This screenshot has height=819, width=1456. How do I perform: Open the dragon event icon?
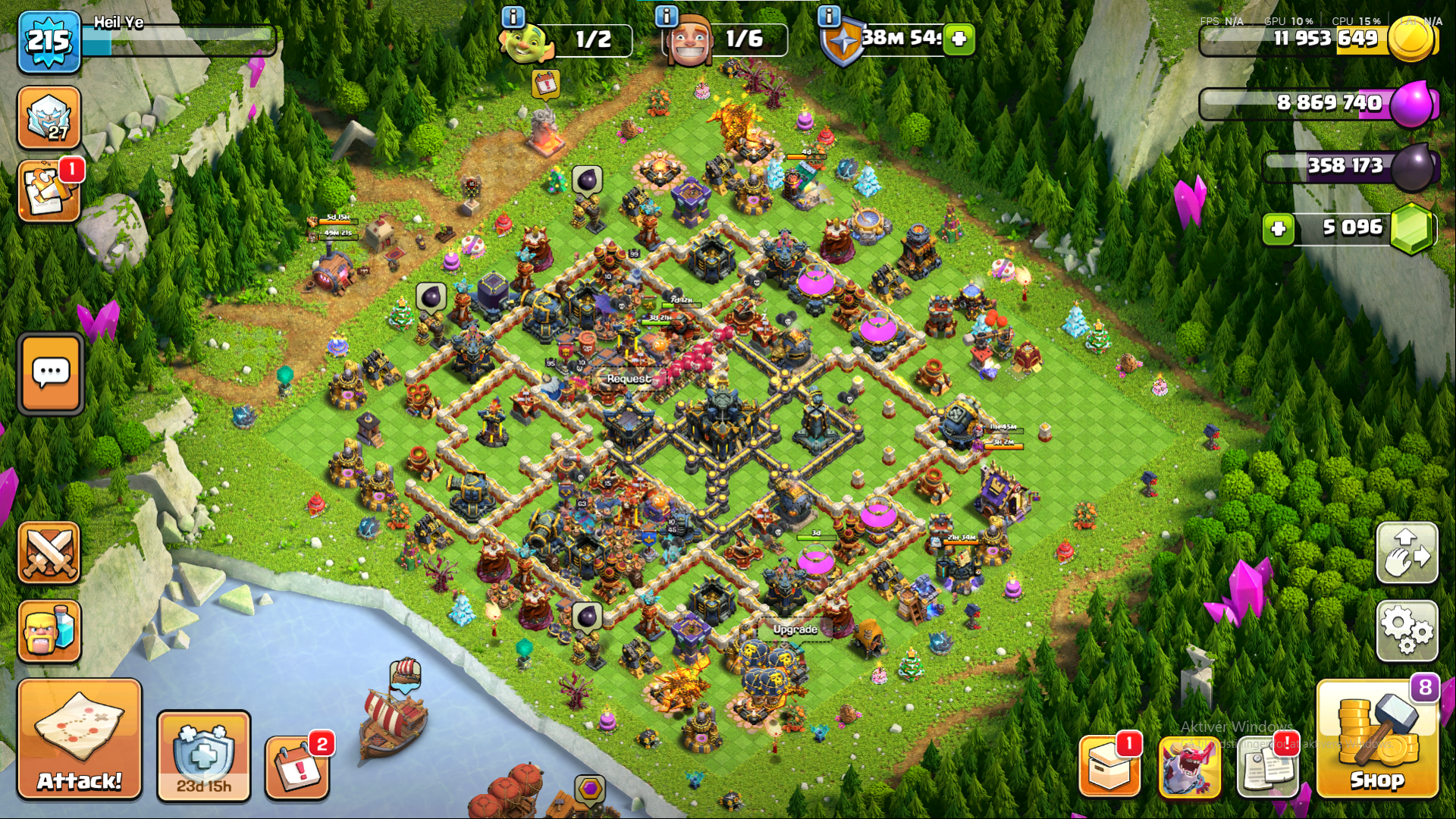point(1189,767)
